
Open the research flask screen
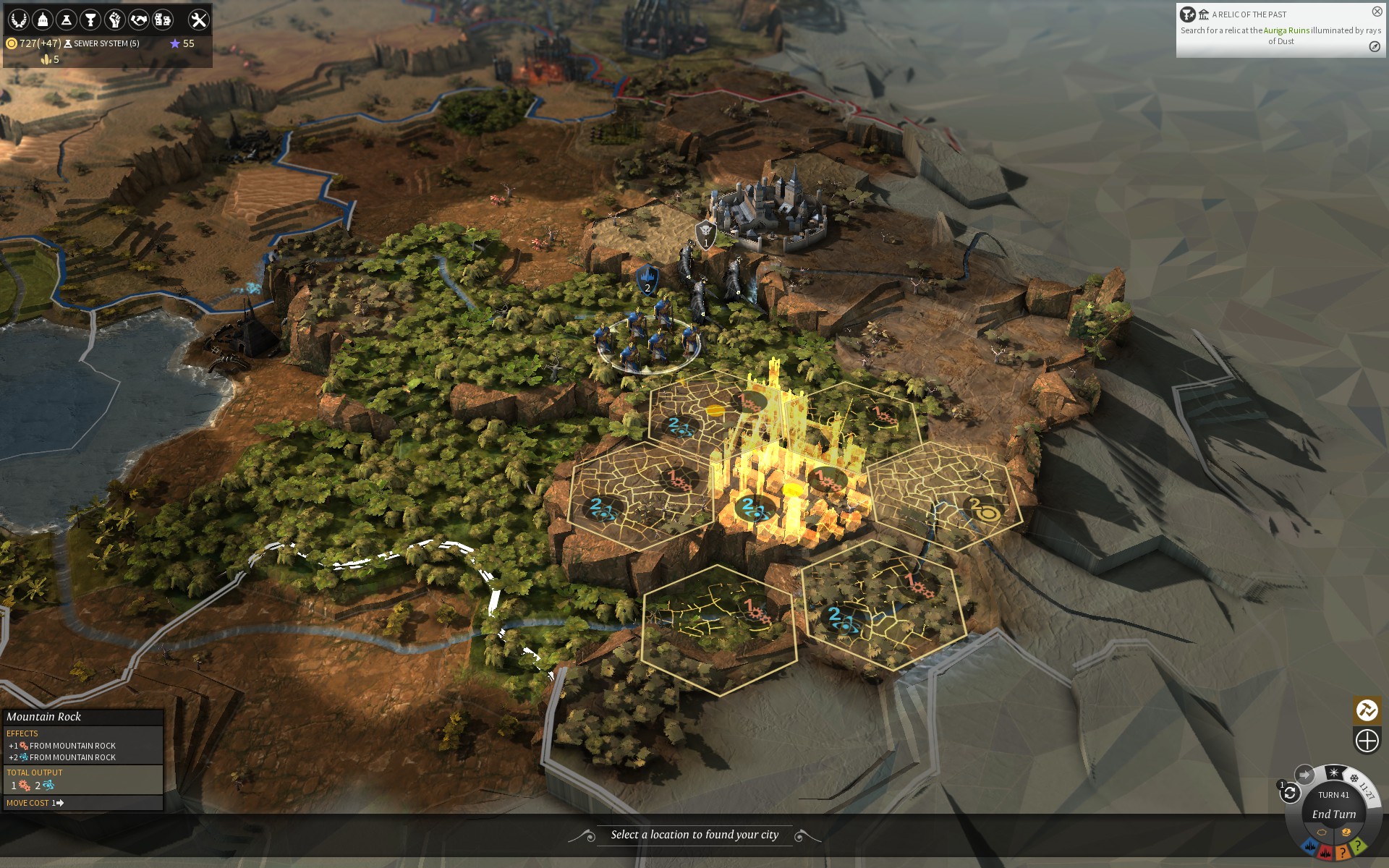click(67, 20)
